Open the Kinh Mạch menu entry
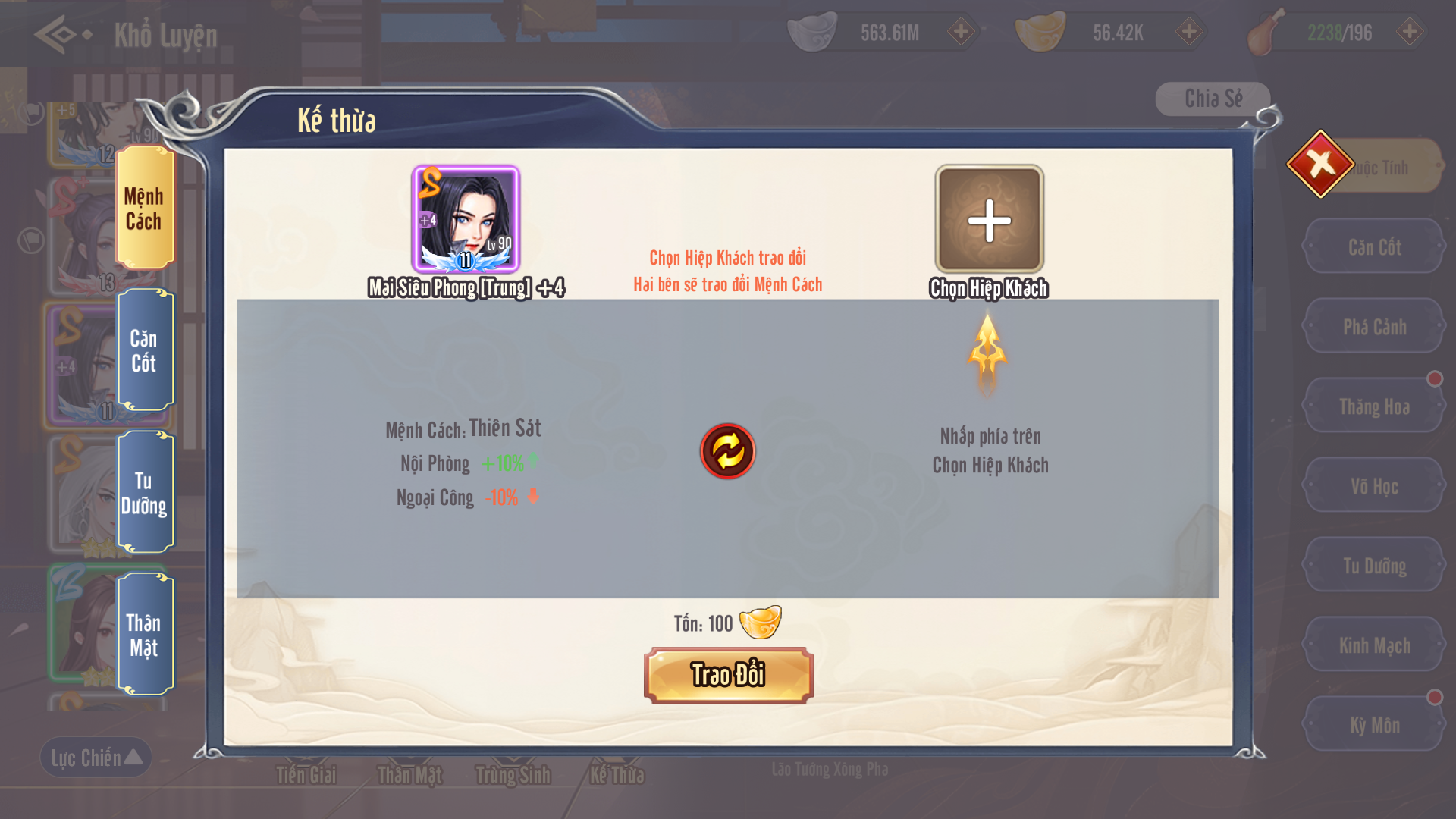The image size is (1456, 819). click(1374, 645)
